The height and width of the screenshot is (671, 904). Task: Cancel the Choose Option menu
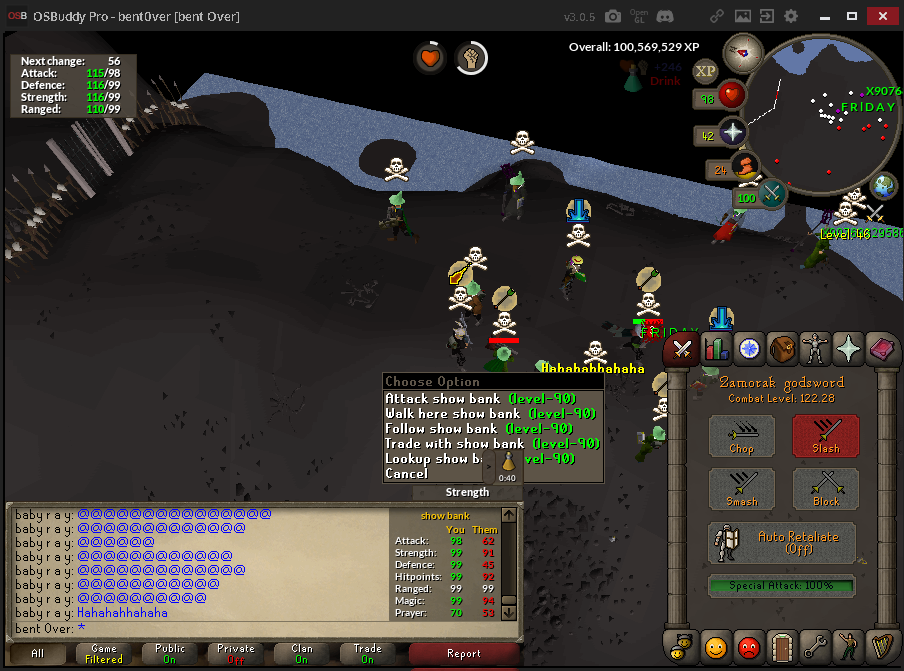click(407, 474)
